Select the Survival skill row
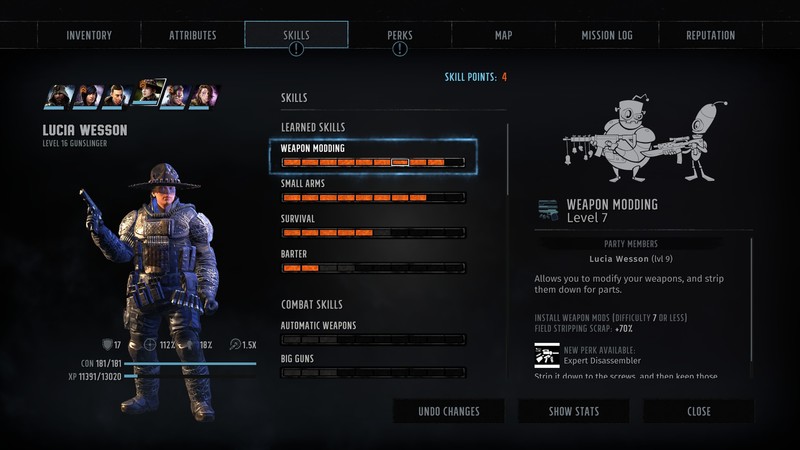This screenshot has height=450, width=800. [373, 225]
